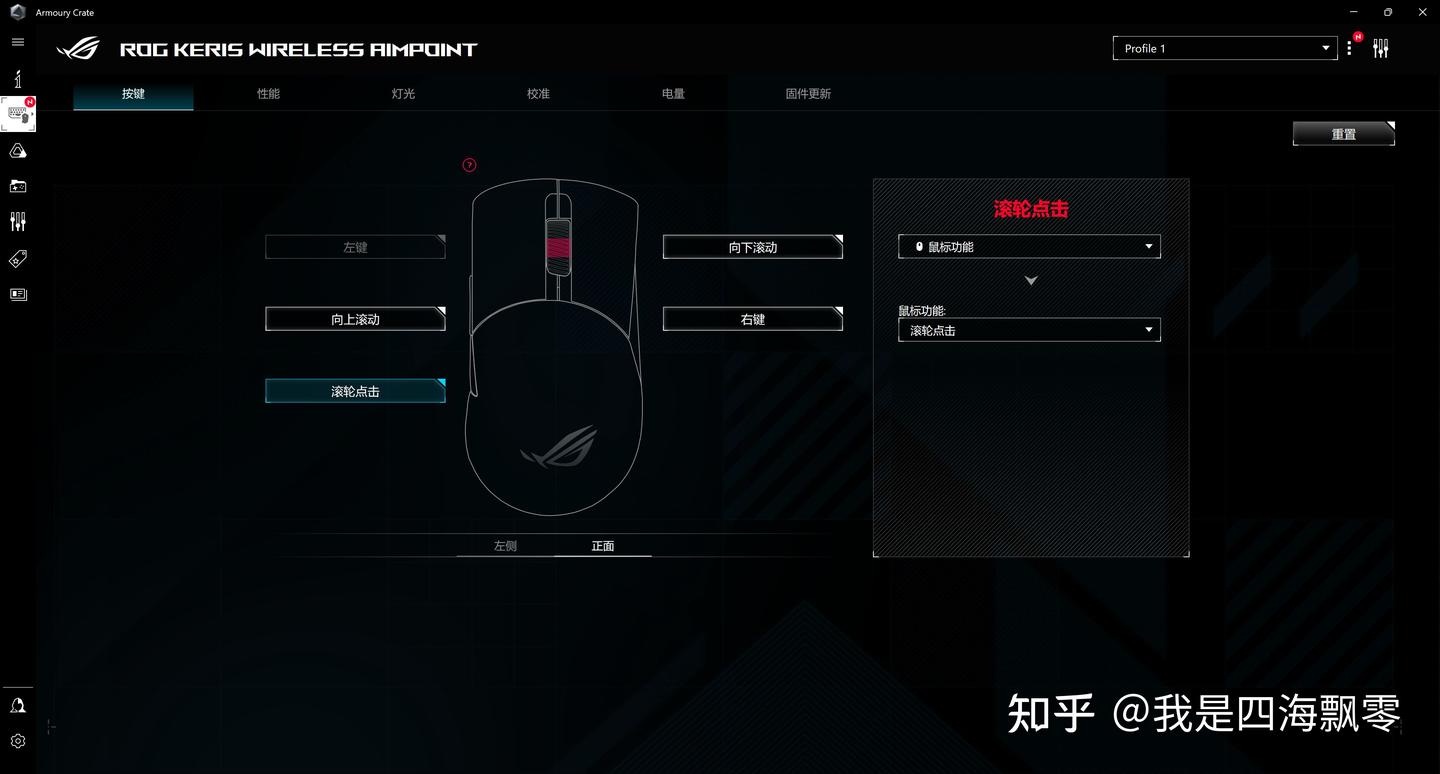Open the Game Library sidebar icon

(18, 186)
